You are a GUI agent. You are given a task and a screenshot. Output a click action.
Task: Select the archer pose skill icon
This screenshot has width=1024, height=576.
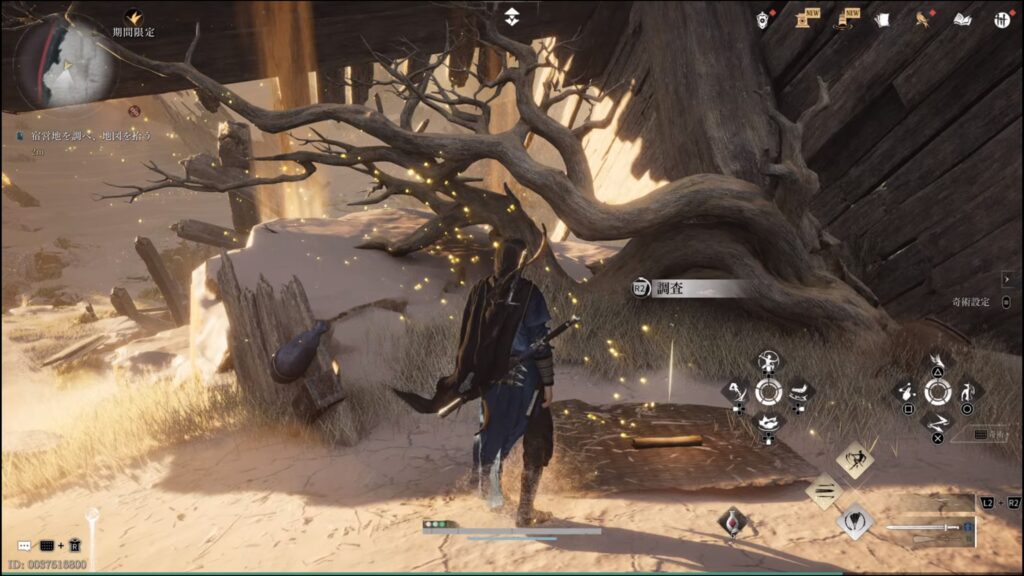click(x=768, y=361)
